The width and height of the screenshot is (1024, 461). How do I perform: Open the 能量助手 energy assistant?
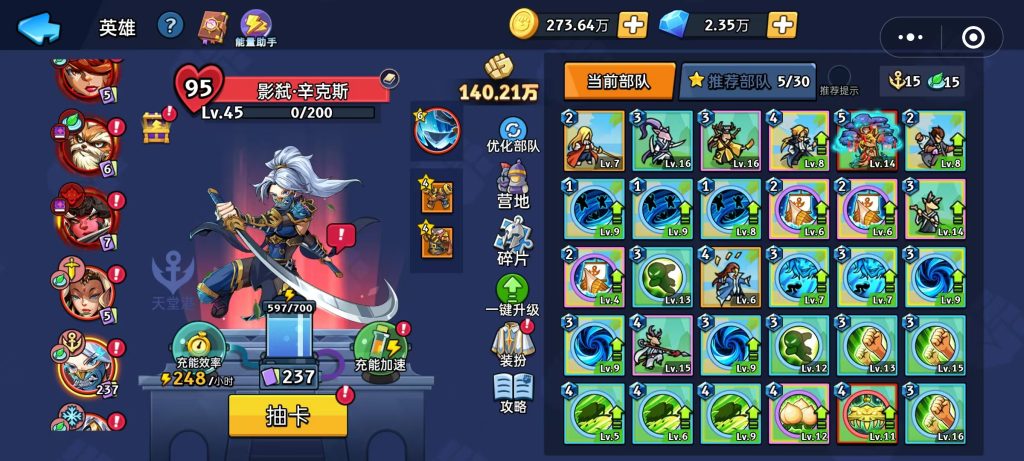(258, 28)
